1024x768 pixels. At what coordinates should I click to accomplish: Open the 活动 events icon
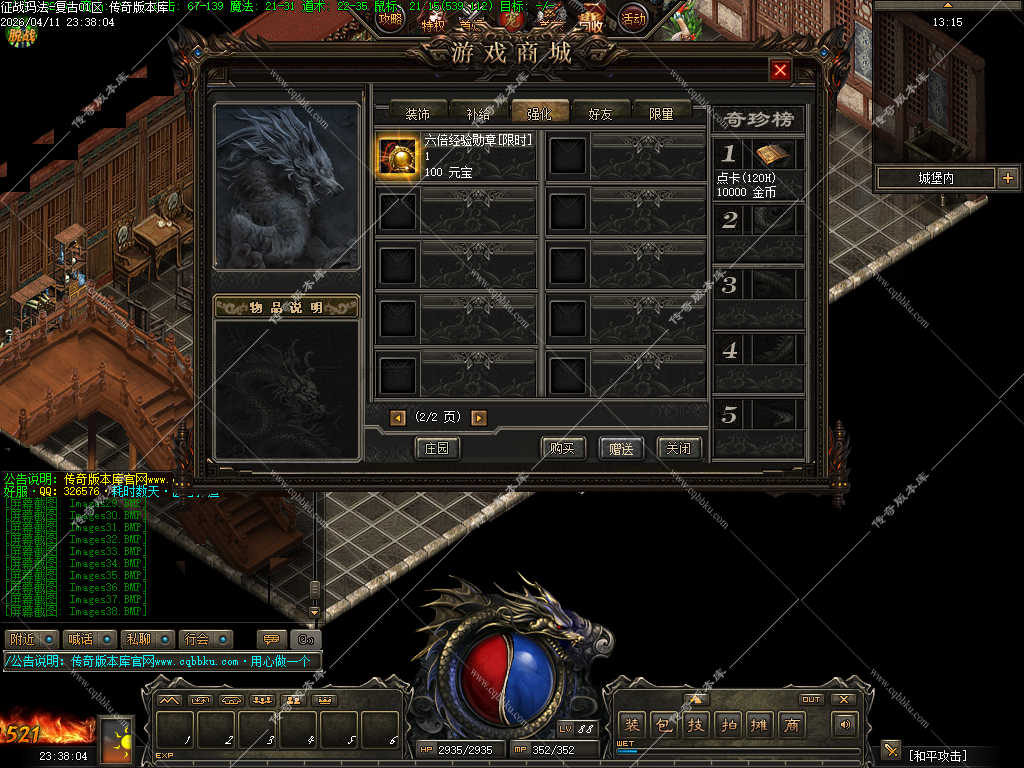[632, 17]
